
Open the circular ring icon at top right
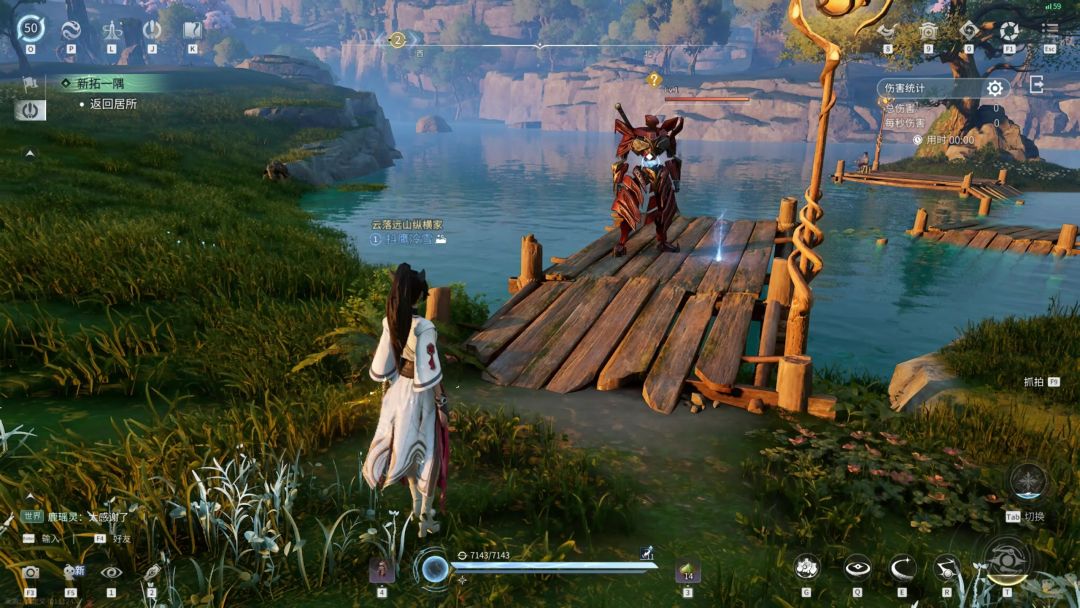coord(1009,31)
